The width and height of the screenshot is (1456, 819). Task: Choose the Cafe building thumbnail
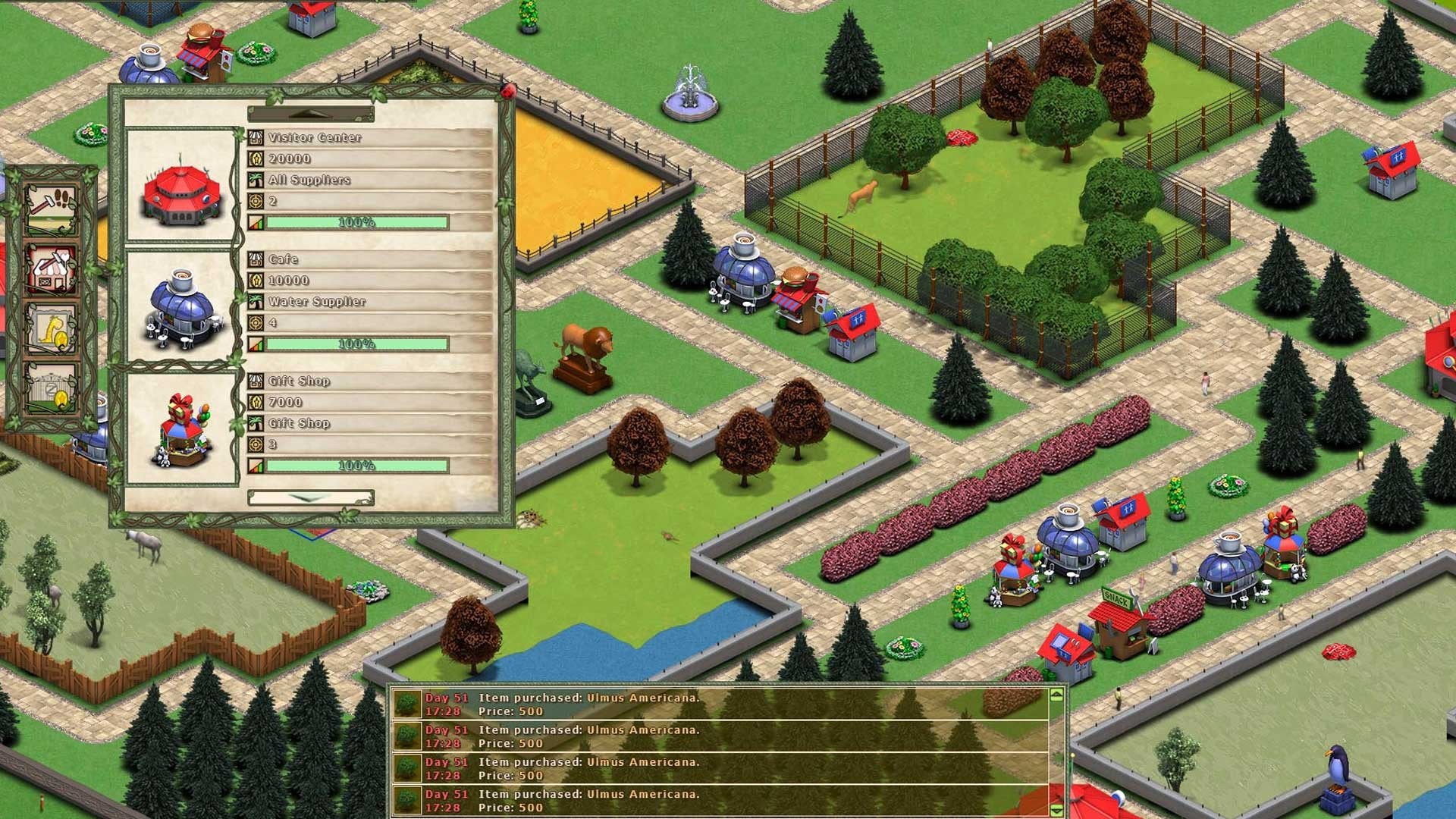click(x=181, y=308)
